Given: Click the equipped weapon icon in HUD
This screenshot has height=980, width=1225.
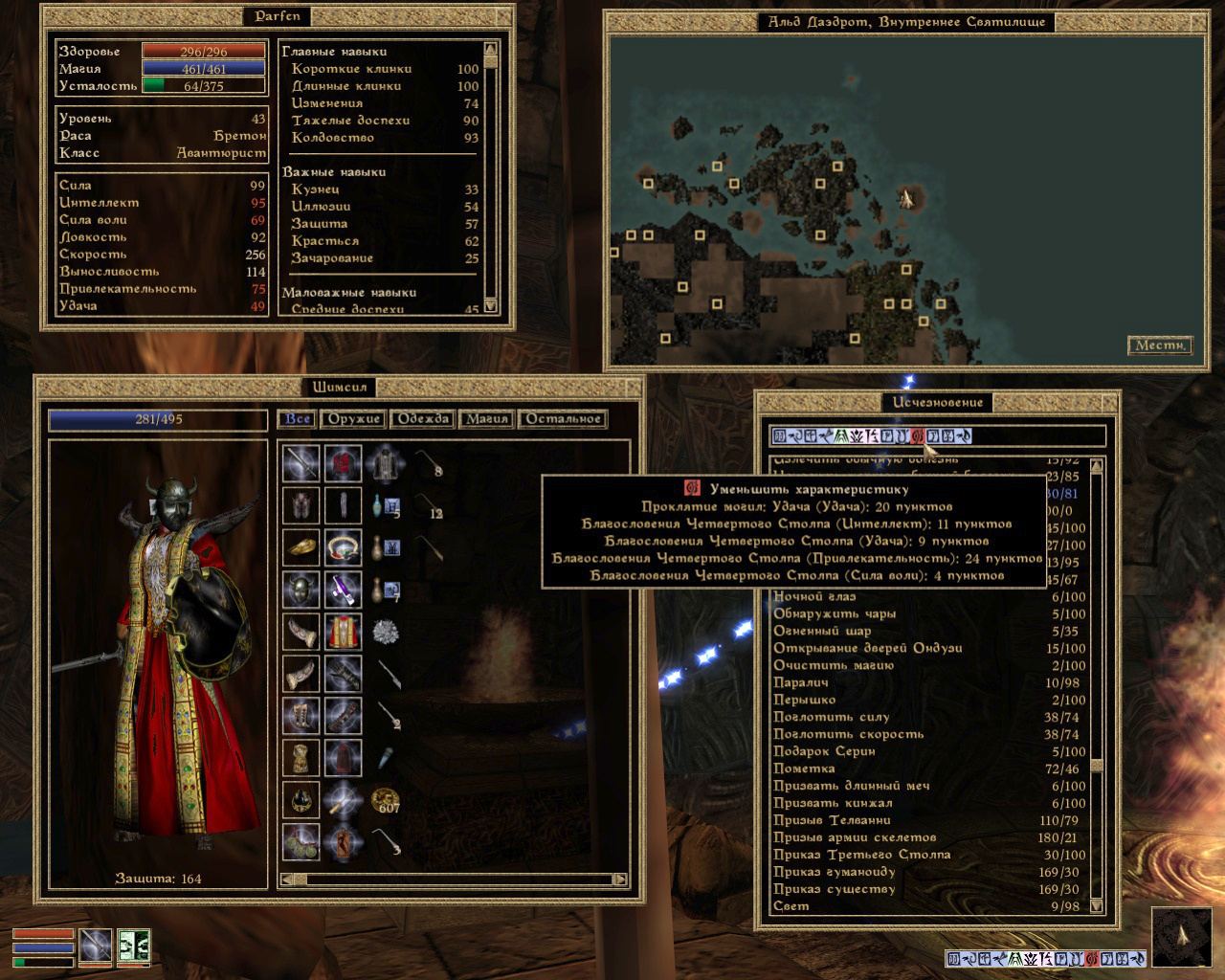Looking at the screenshot, I should tap(96, 946).
